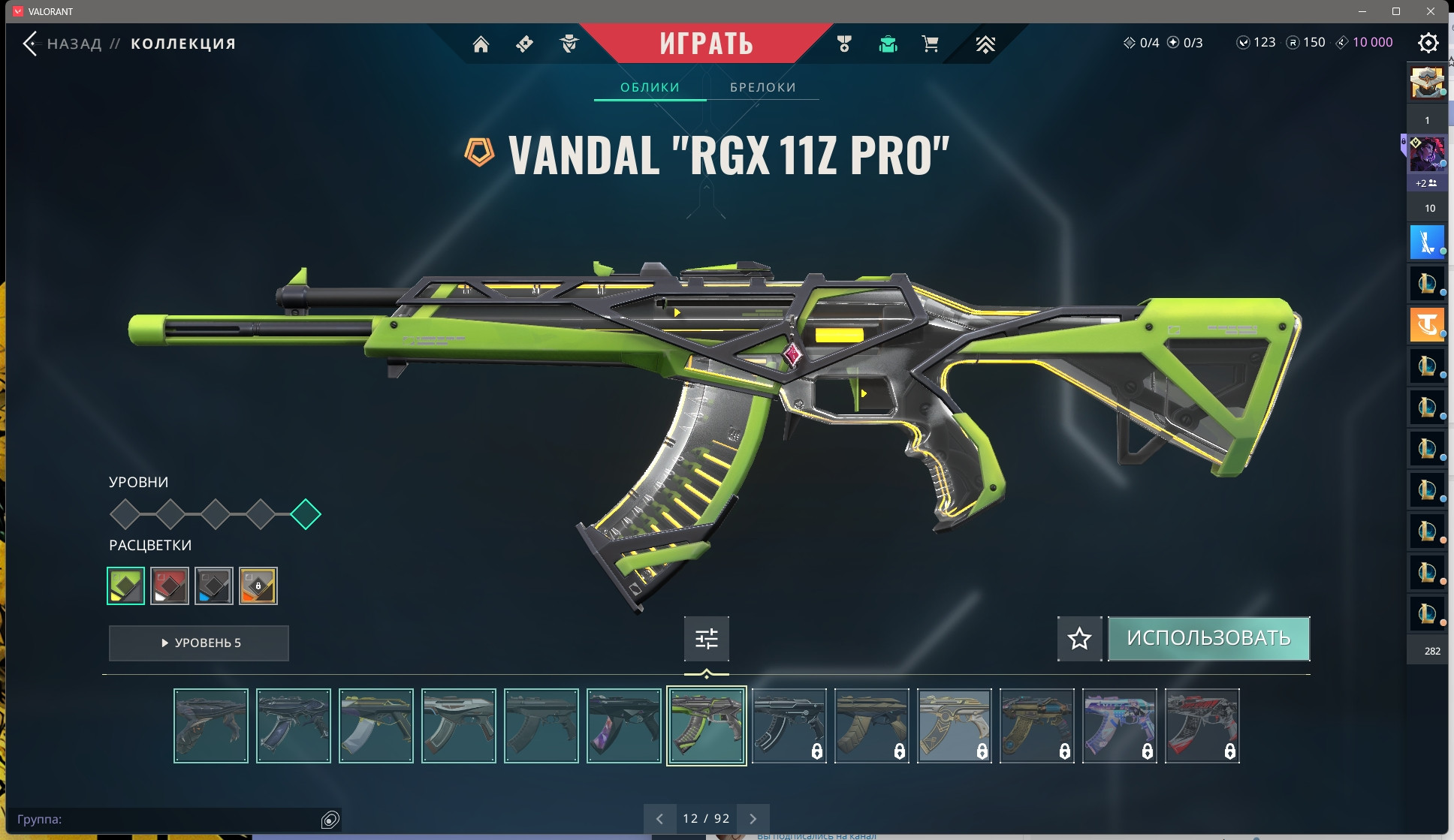Play the УРОВЕНЬ 5 preview
The image size is (1454, 840).
click(199, 643)
